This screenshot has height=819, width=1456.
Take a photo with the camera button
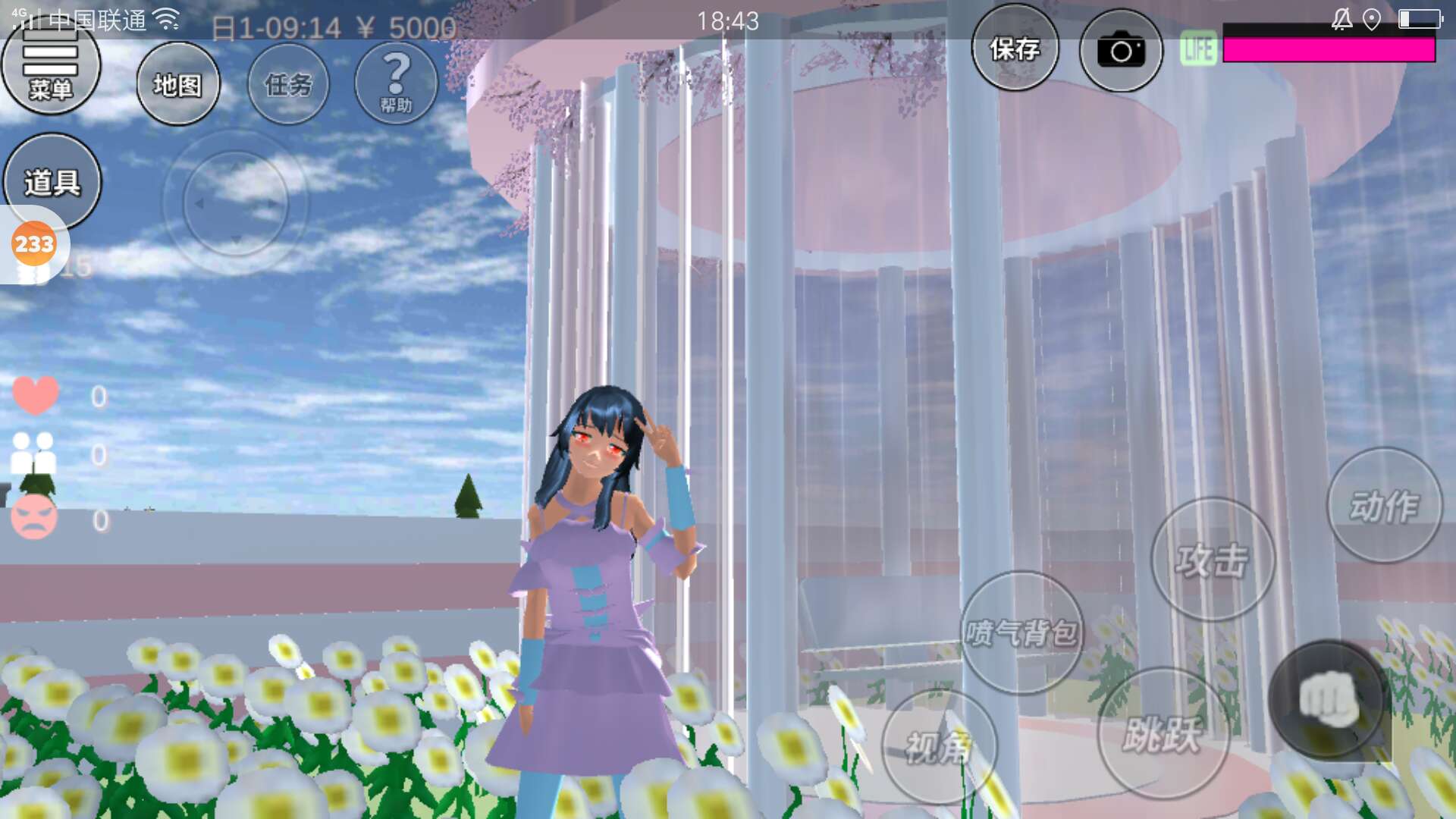tap(1120, 51)
